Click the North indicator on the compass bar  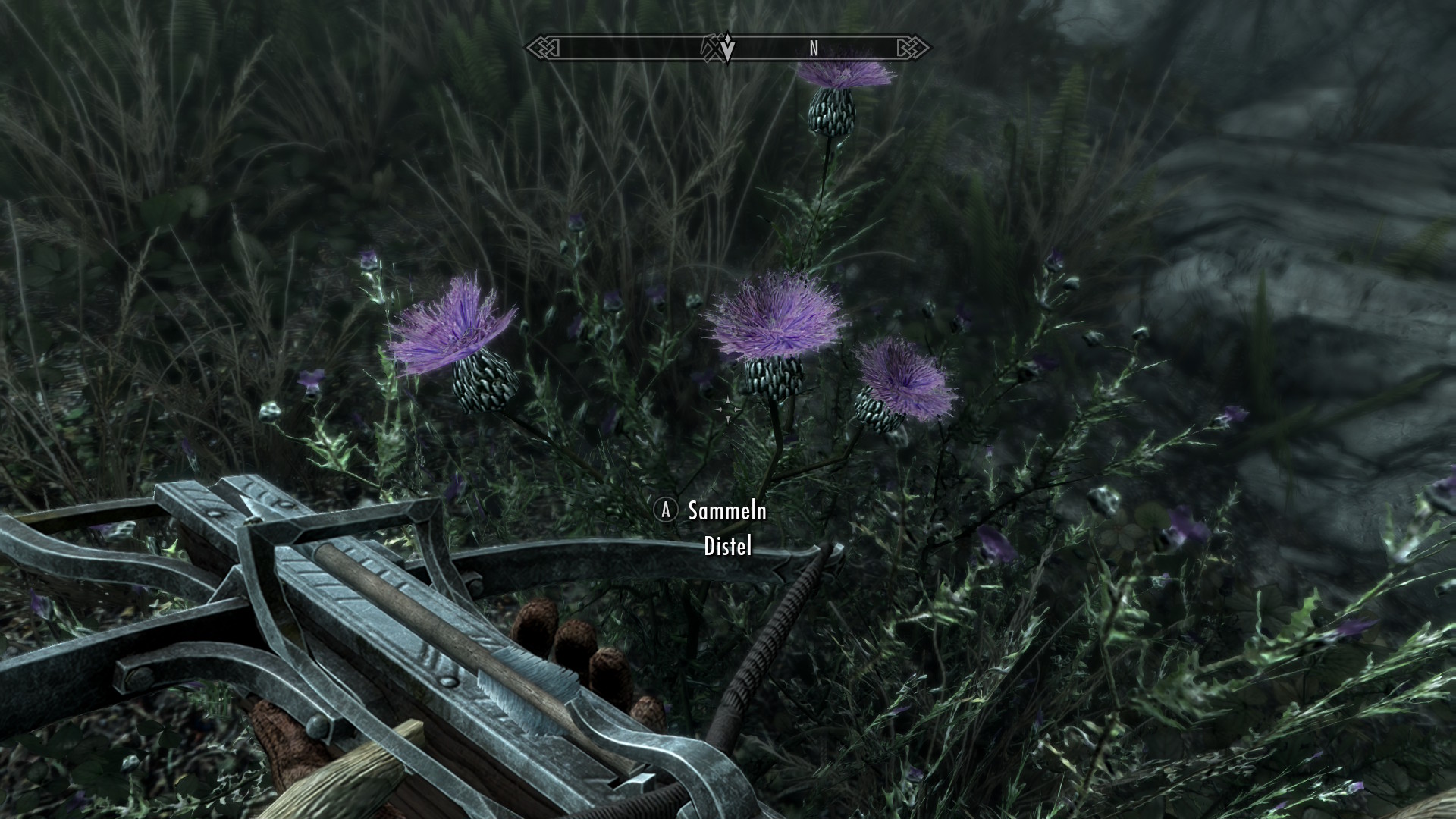[x=814, y=49]
